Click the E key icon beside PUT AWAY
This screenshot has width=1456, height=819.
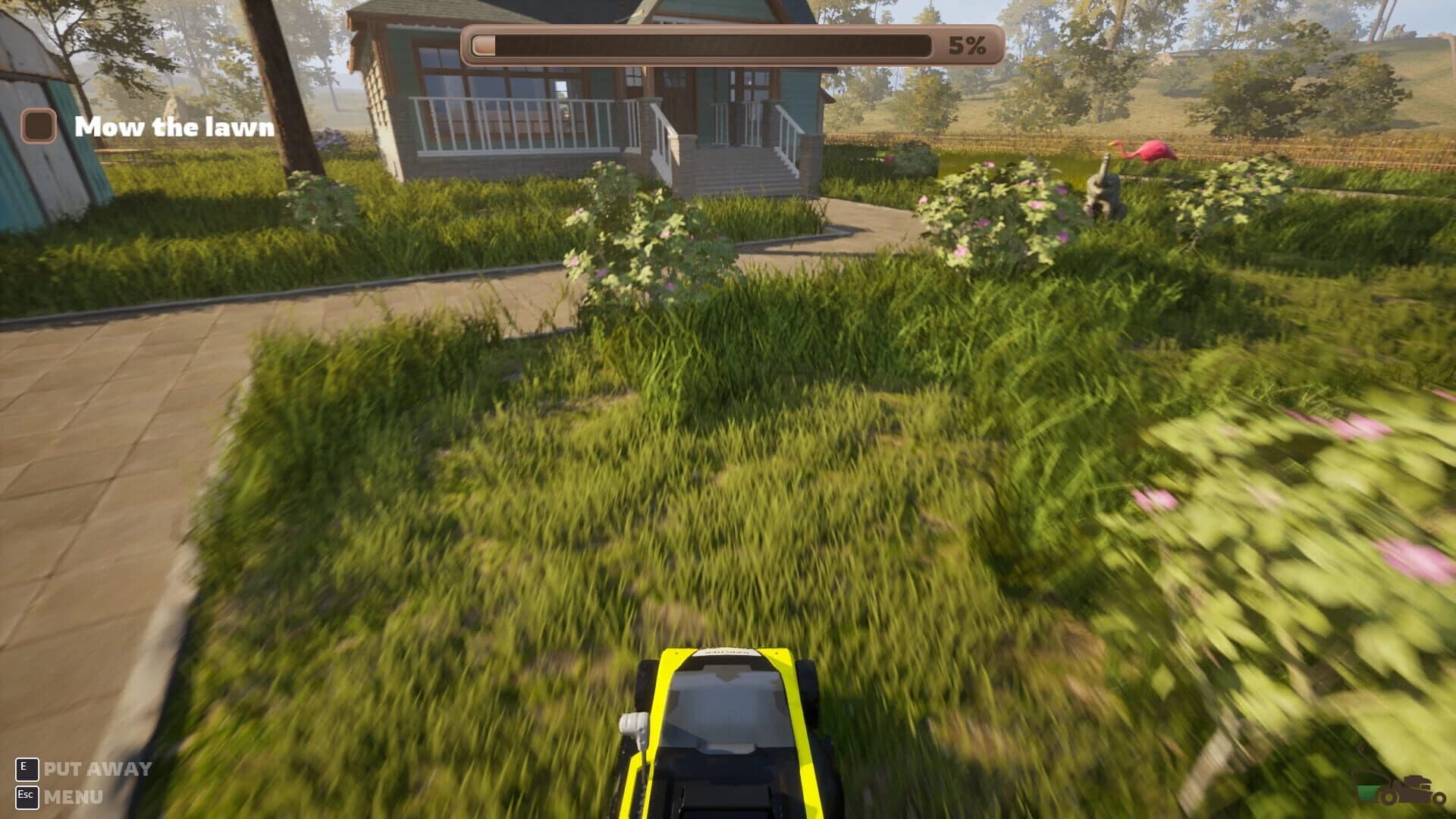[x=28, y=767]
